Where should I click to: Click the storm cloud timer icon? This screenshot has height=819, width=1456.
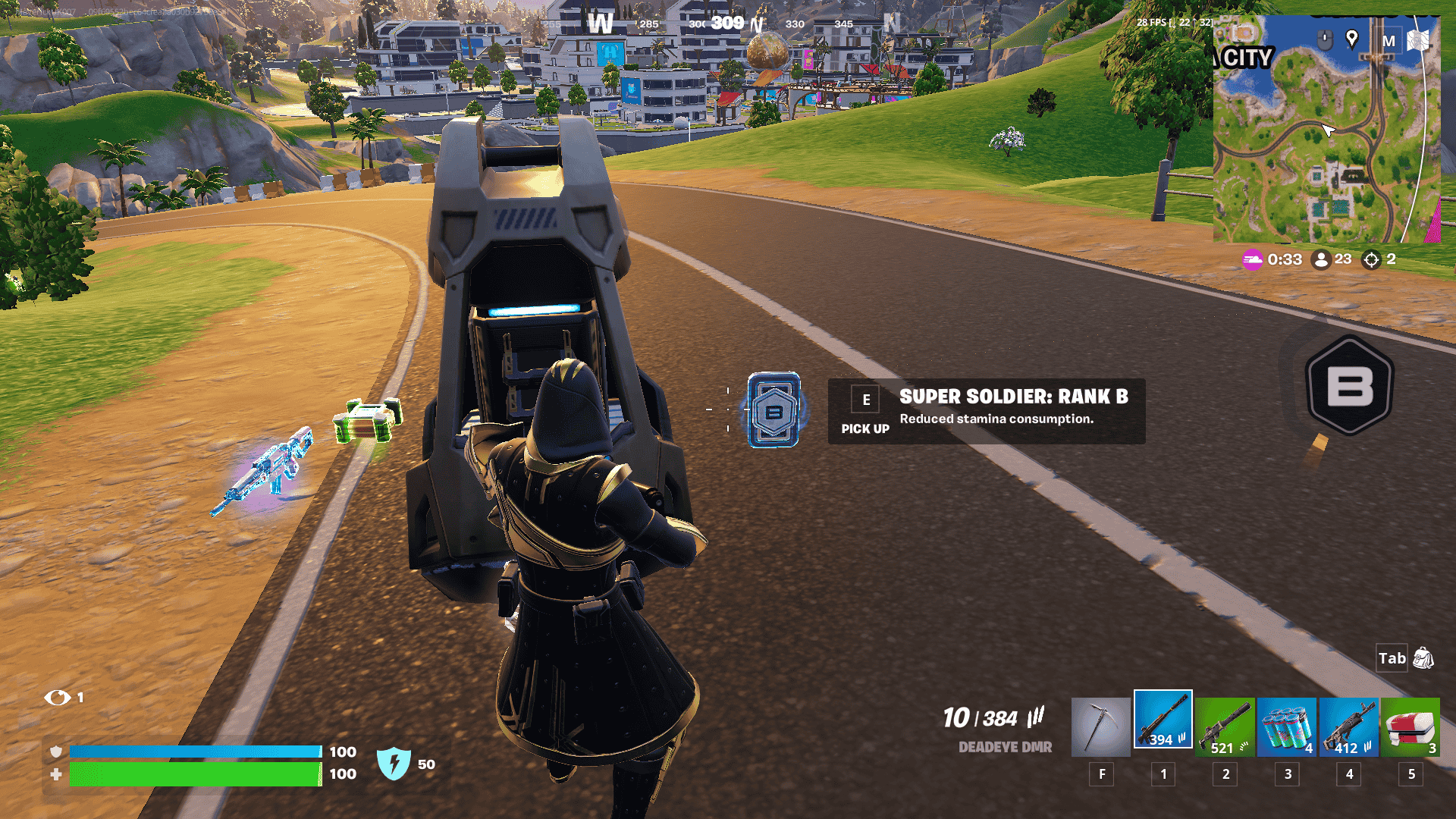click(x=1252, y=259)
